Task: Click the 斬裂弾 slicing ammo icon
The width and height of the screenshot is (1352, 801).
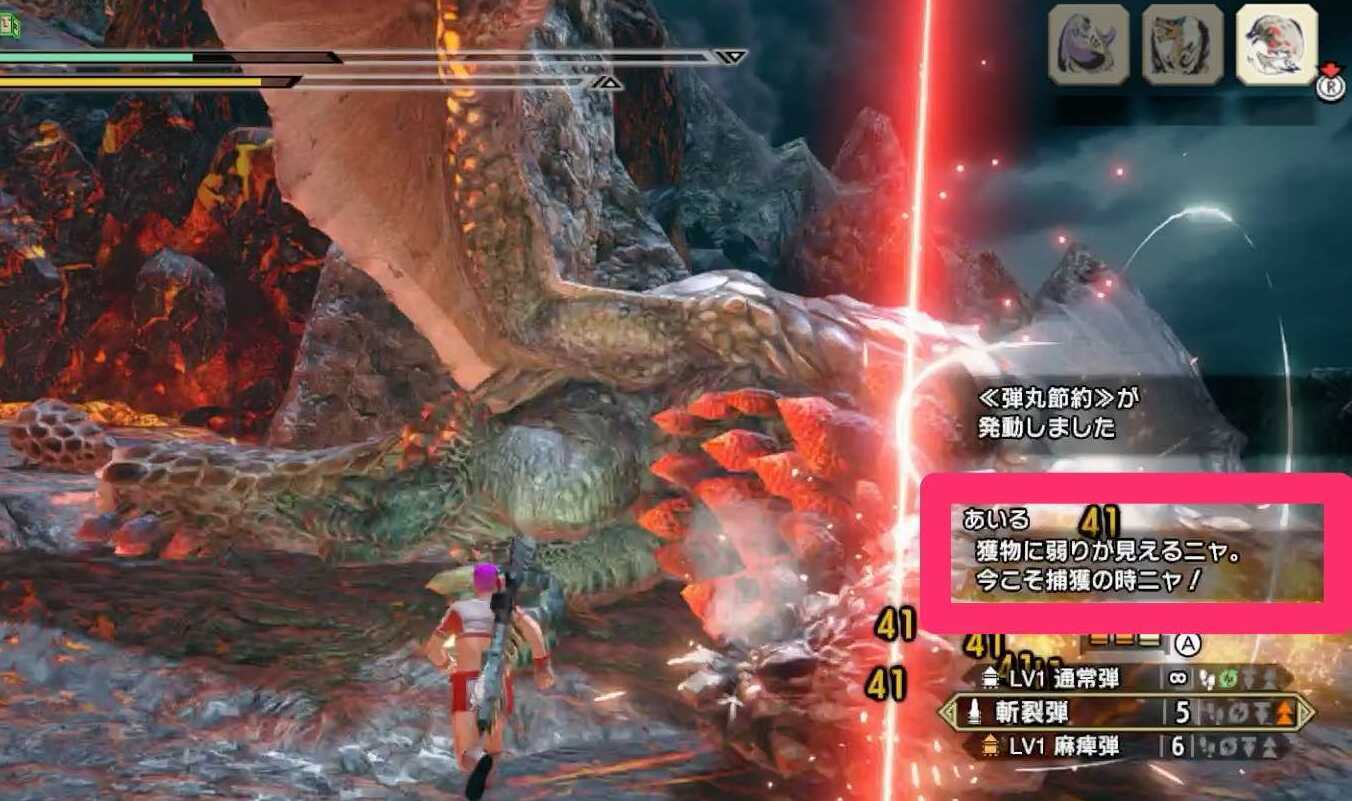Action: [x=973, y=711]
